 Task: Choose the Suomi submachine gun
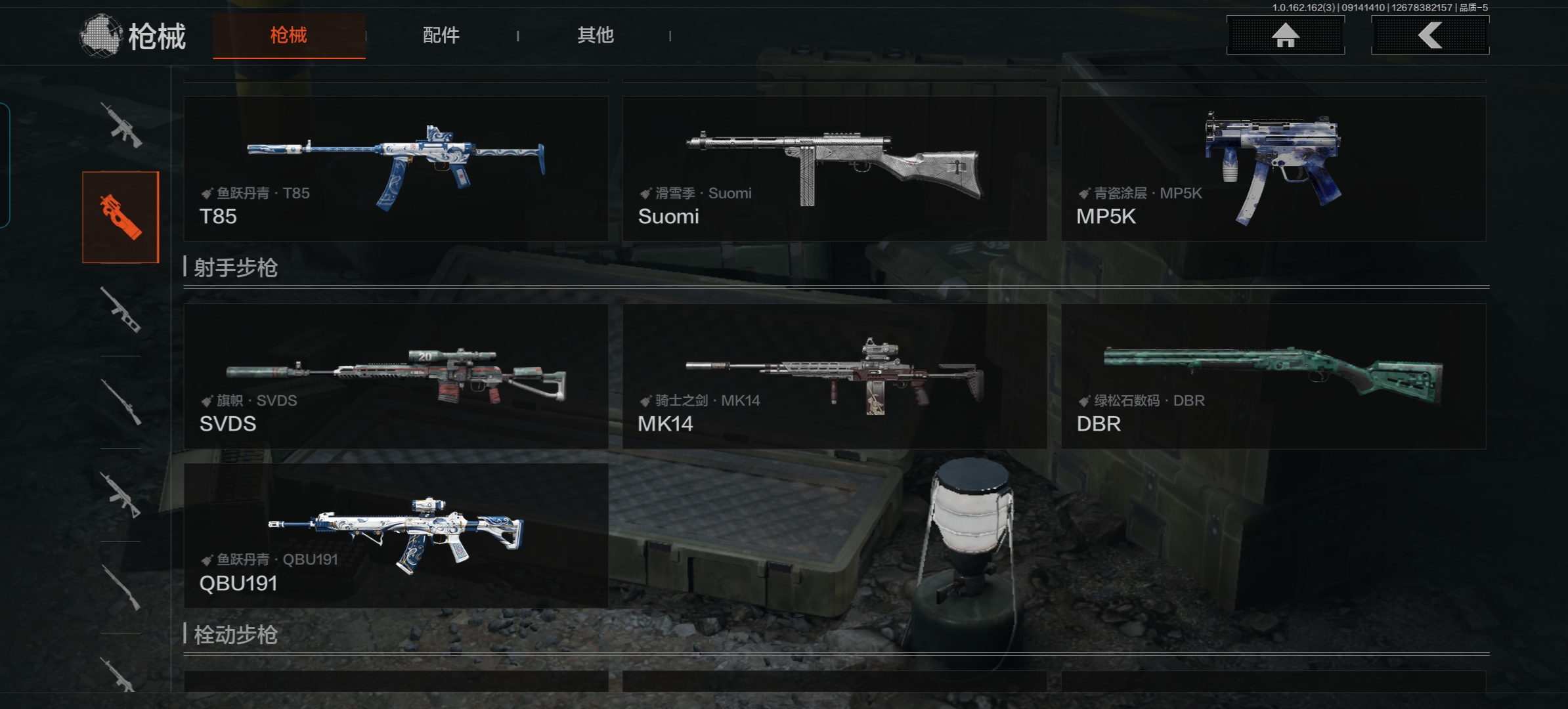pos(834,169)
